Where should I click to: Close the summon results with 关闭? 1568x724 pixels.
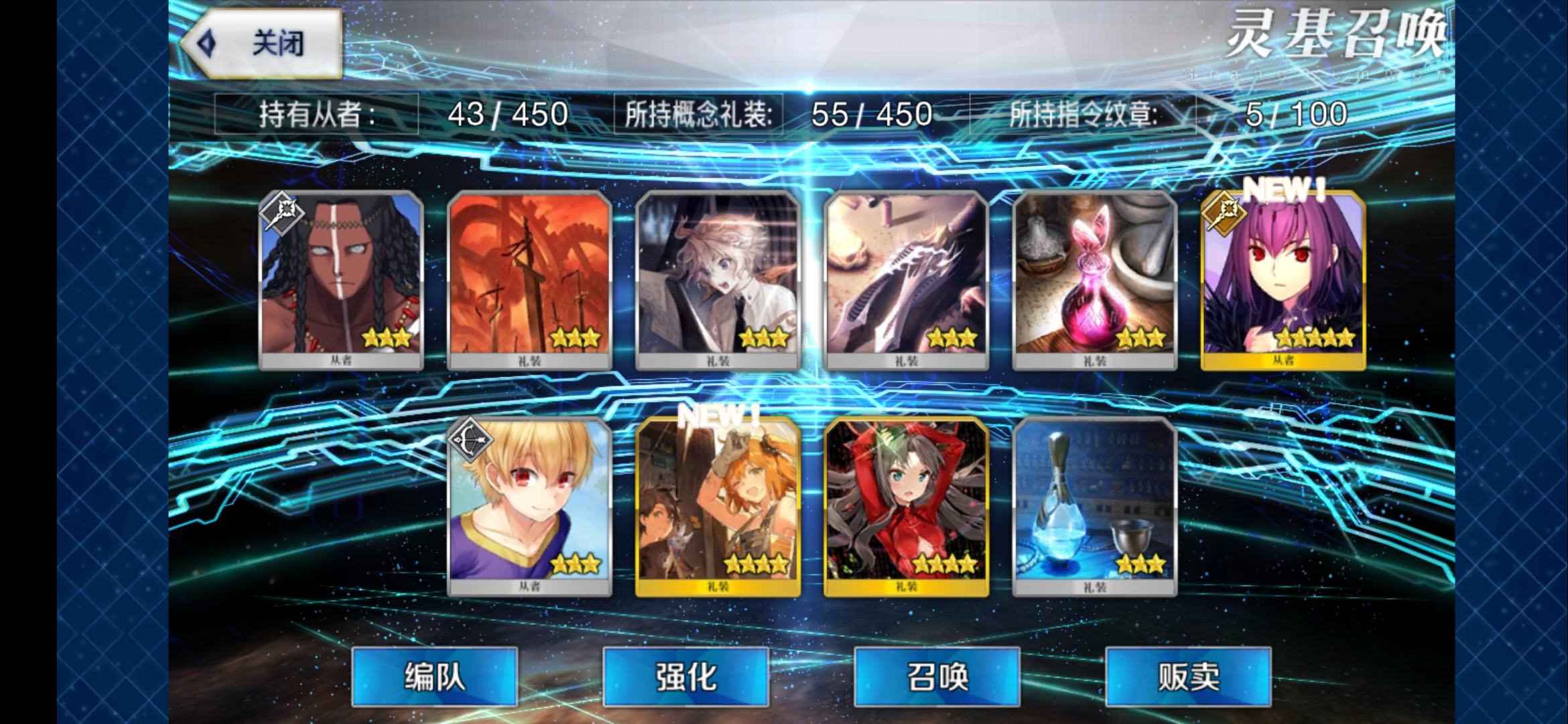[263, 44]
